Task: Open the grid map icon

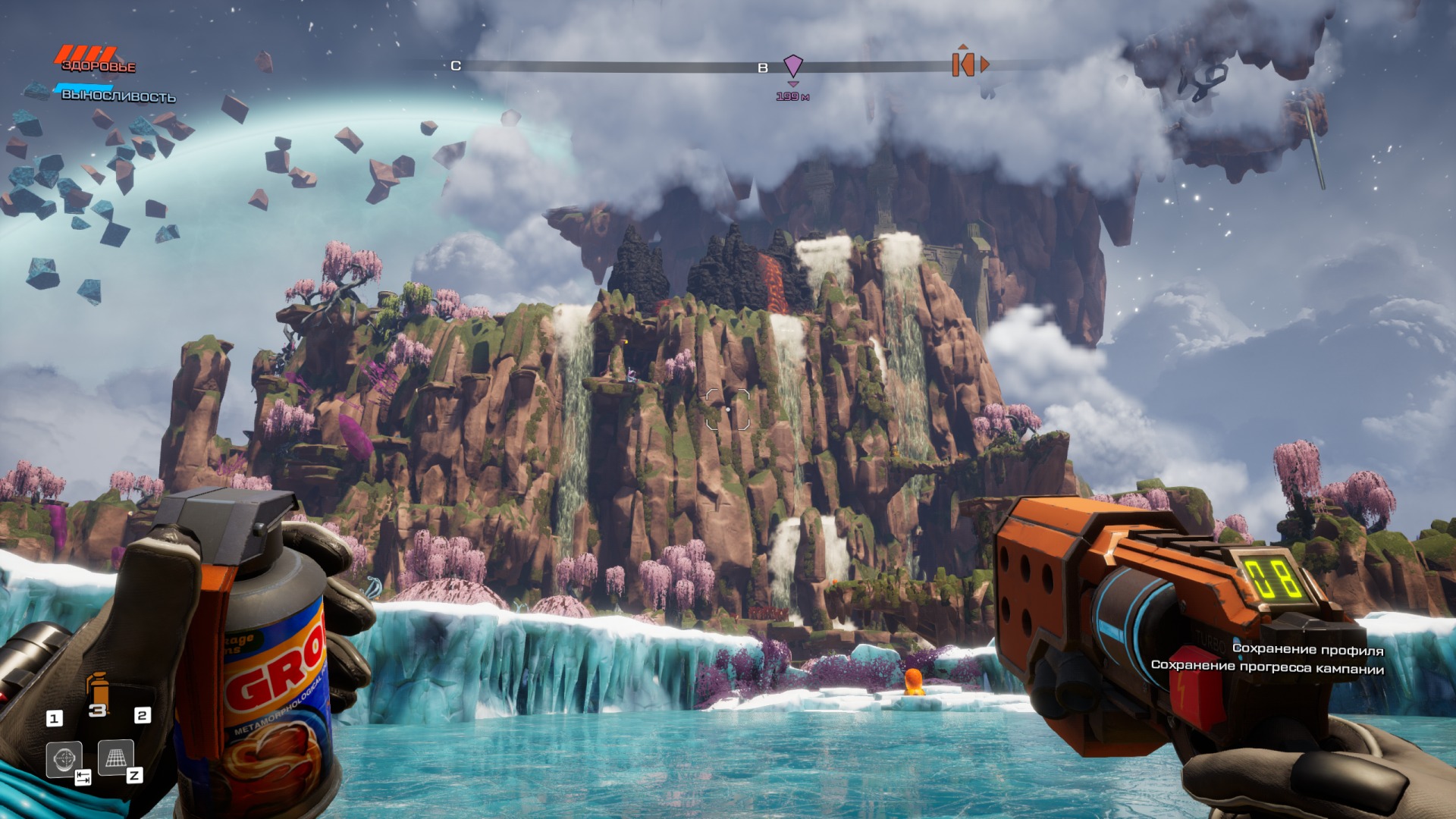Action: pyautogui.click(x=116, y=757)
